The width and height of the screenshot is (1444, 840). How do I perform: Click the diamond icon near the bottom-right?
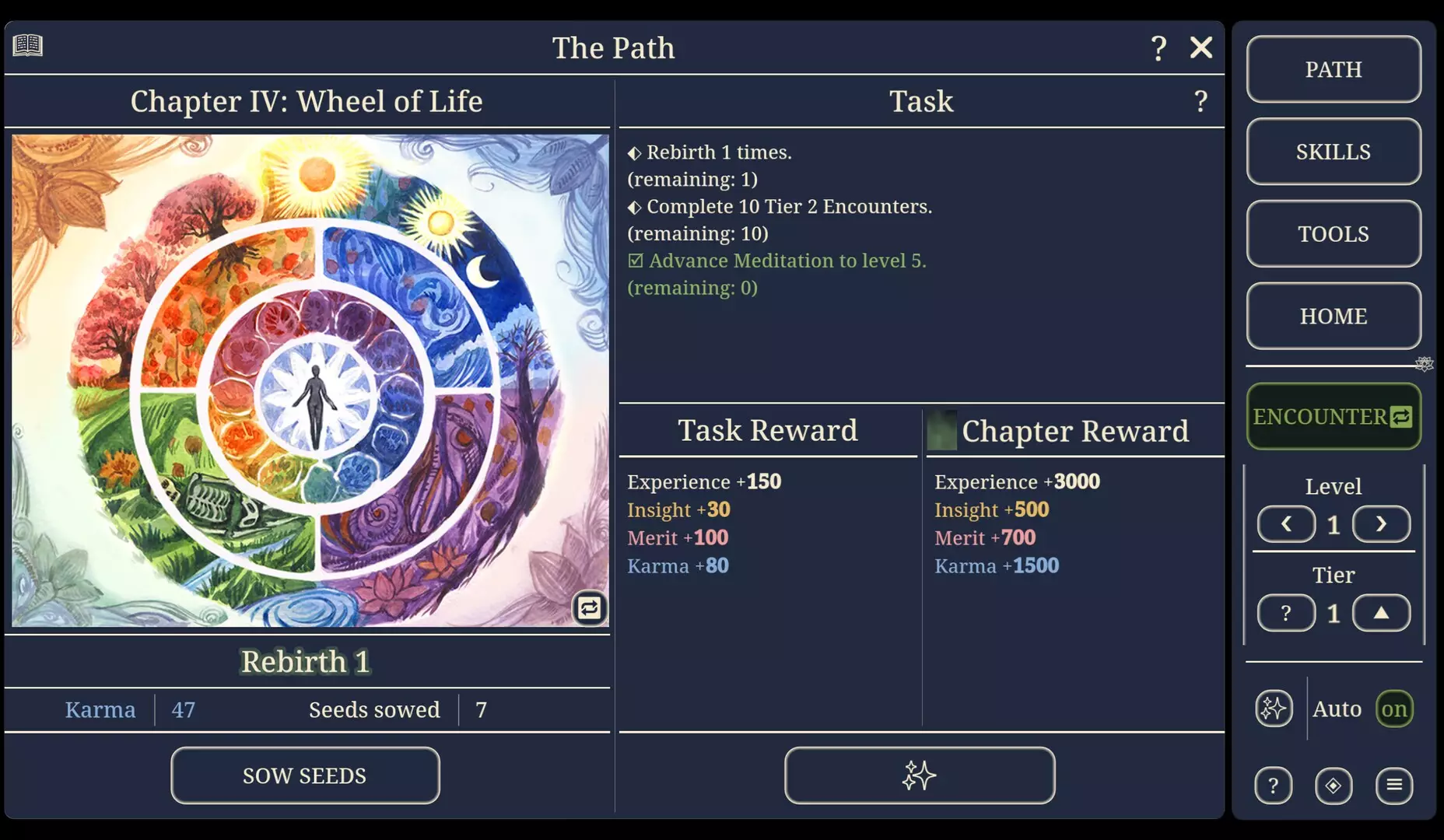click(x=1334, y=786)
